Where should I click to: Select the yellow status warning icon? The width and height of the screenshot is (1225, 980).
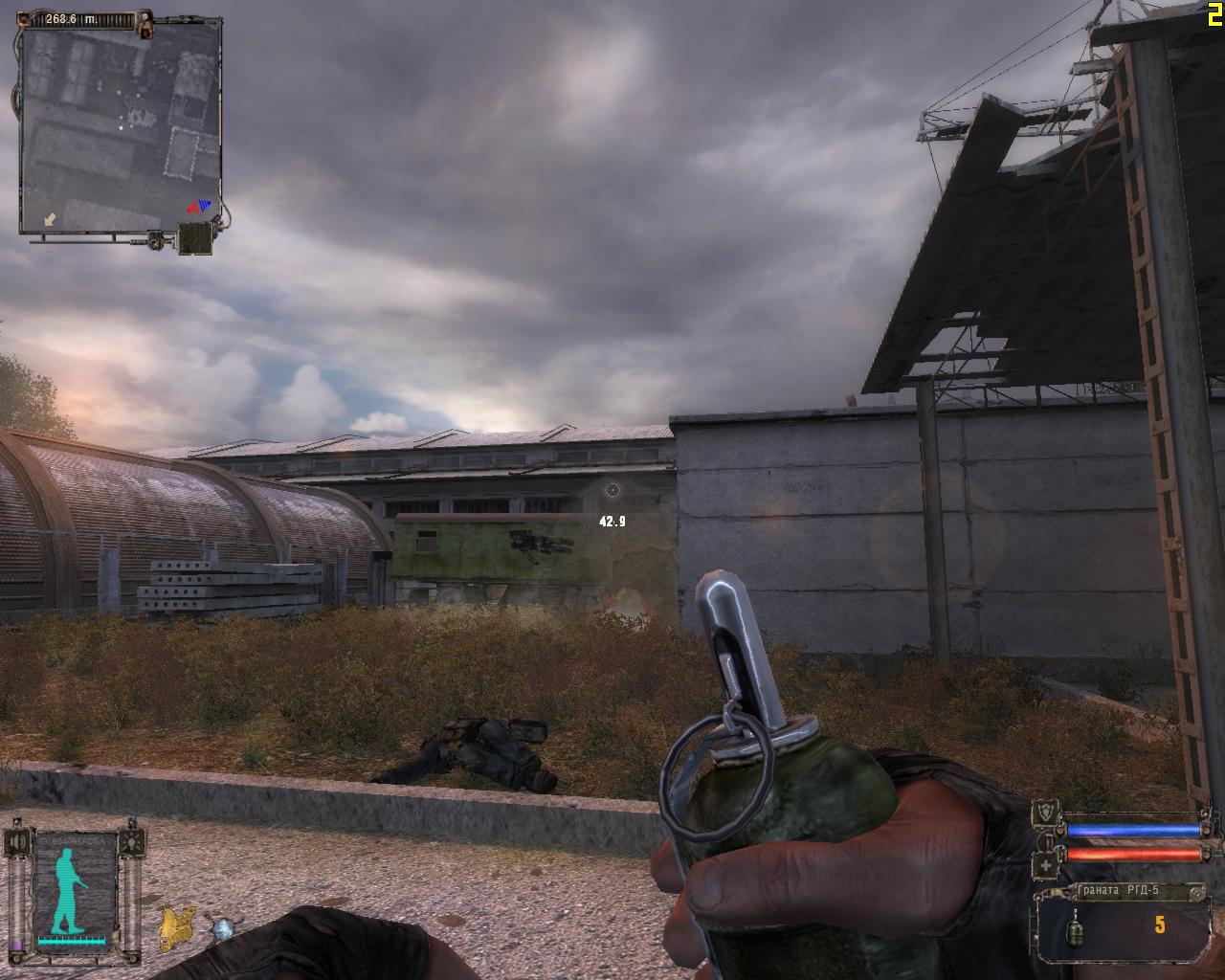(x=177, y=927)
